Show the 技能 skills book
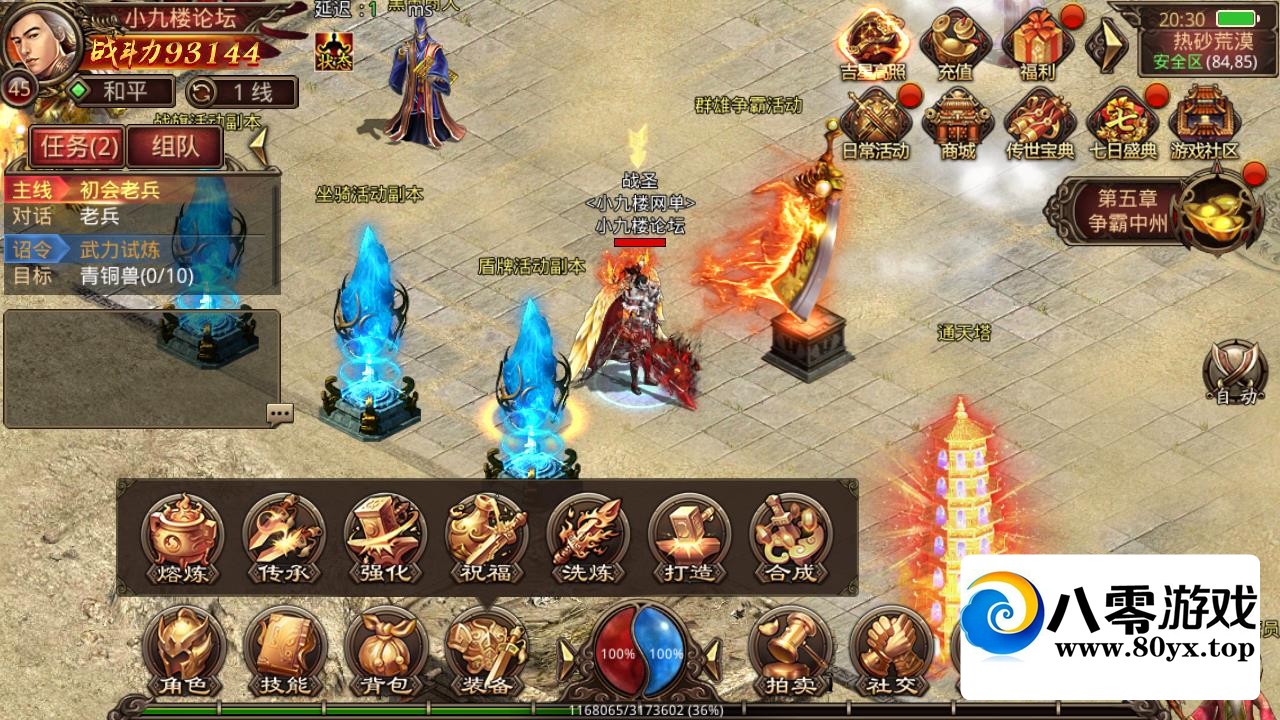The height and width of the screenshot is (720, 1280). click(285, 652)
